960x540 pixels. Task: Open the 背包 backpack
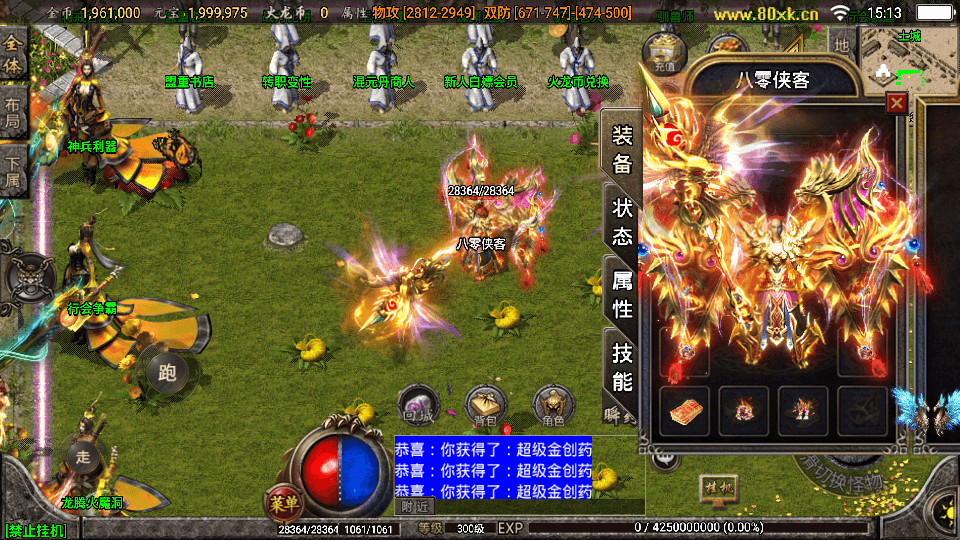tap(486, 405)
